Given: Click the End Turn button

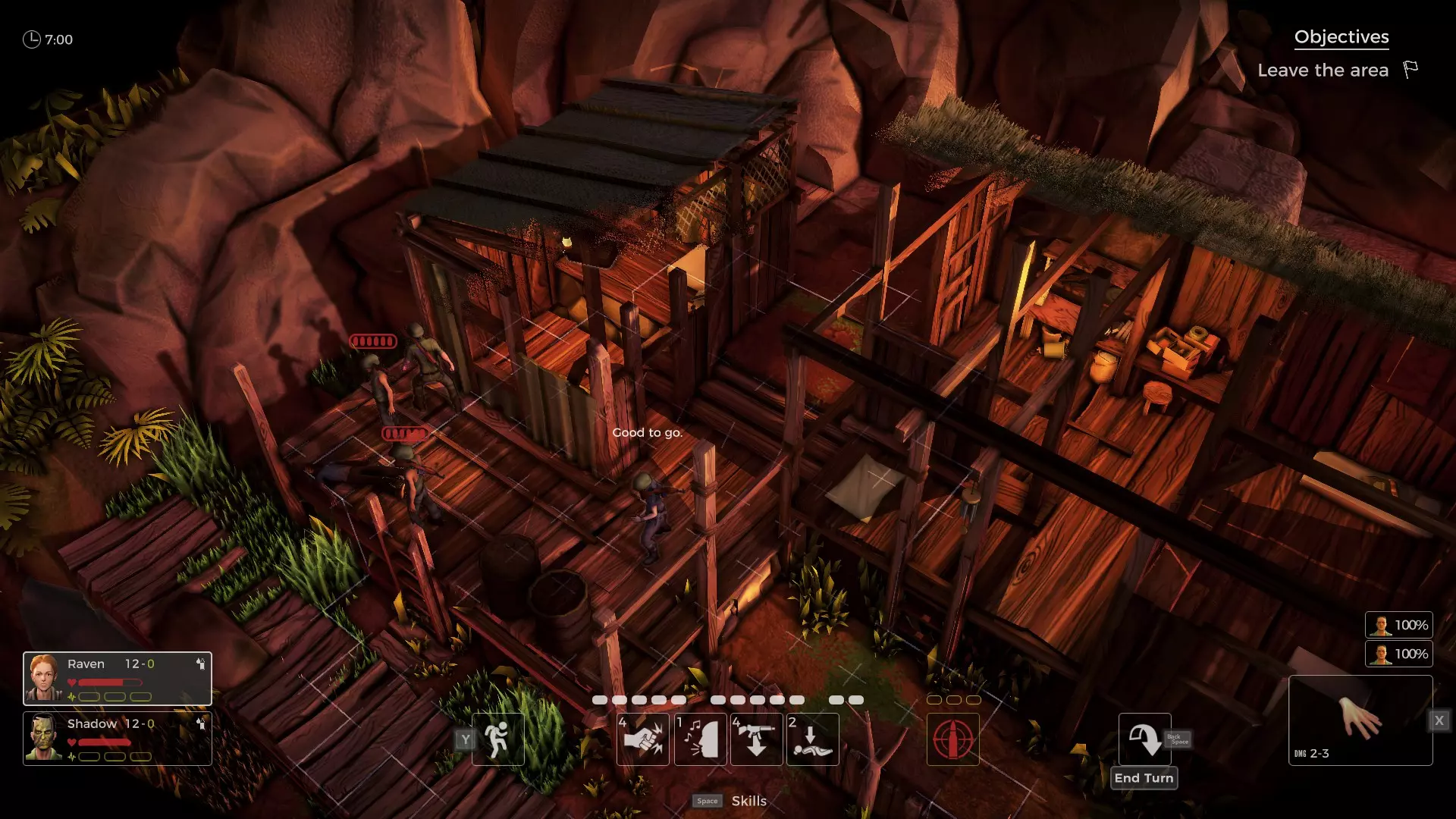Looking at the screenshot, I should tap(1144, 778).
